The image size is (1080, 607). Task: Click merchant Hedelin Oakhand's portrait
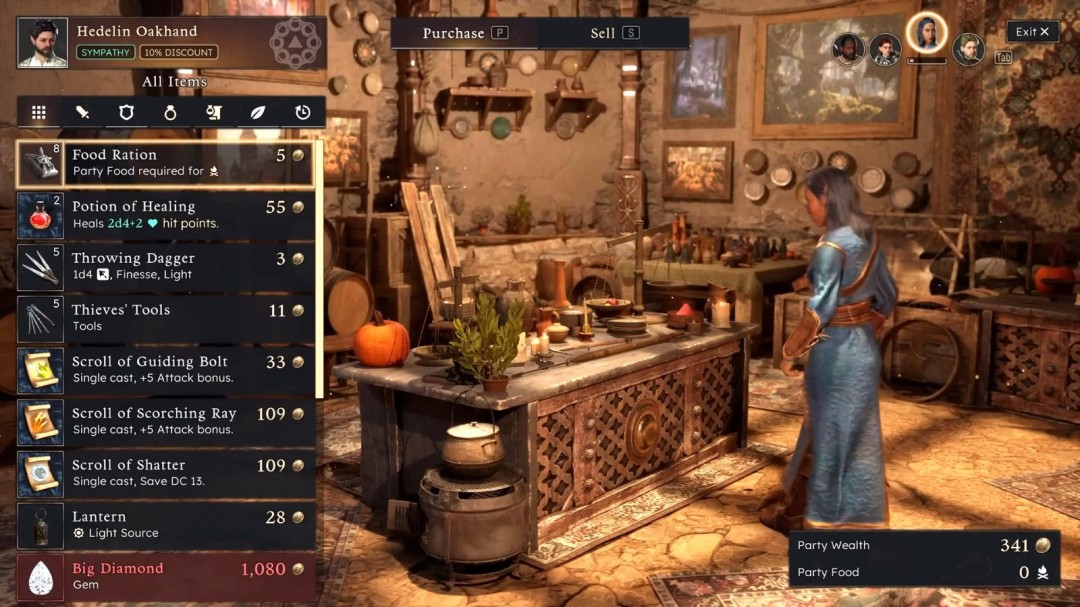pos(43,43)
